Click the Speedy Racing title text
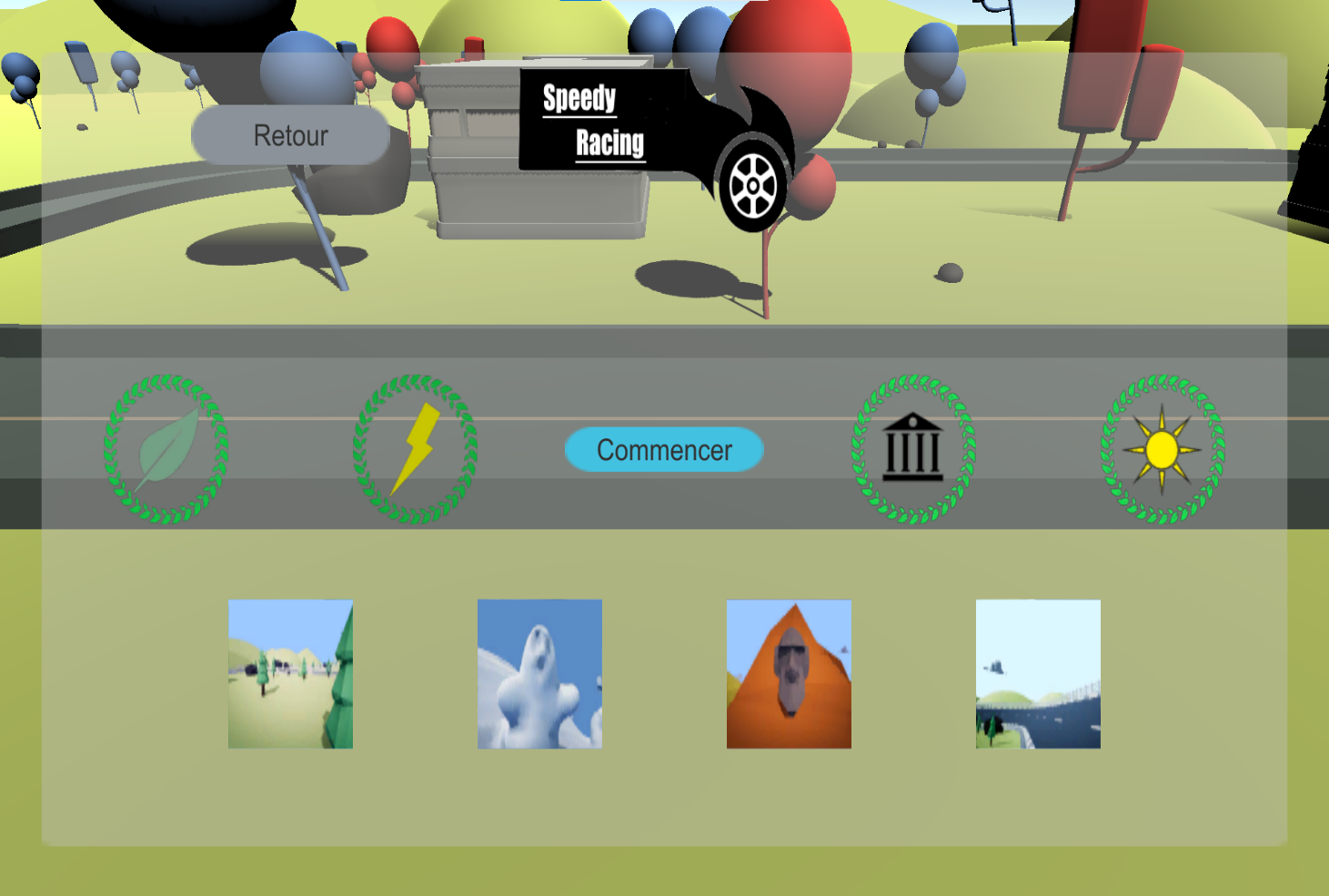This screenshot has height=896, width=1329. coord(596,118)
